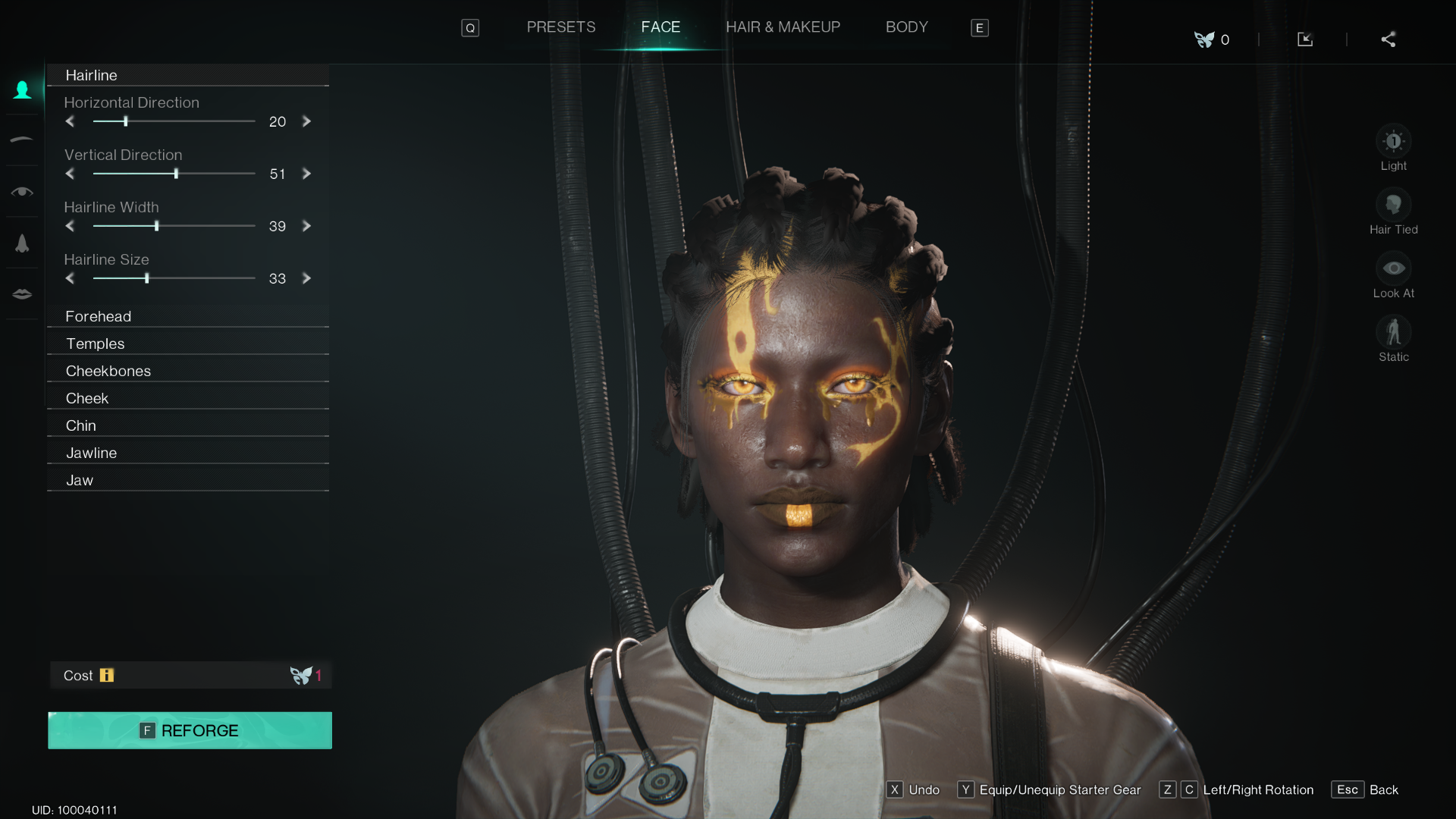Click the Light adjustment icon

coord(1394,140)
